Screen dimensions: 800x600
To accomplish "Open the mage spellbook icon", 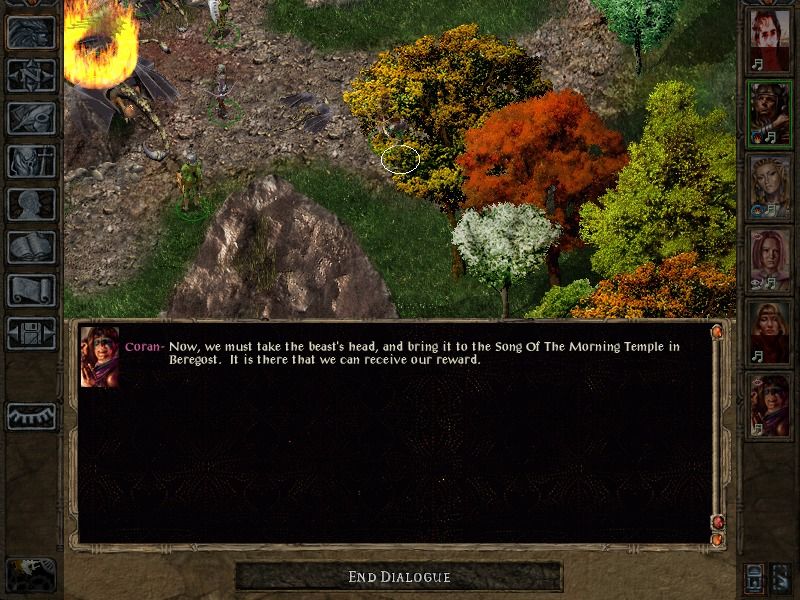I will tap(31, 247).
